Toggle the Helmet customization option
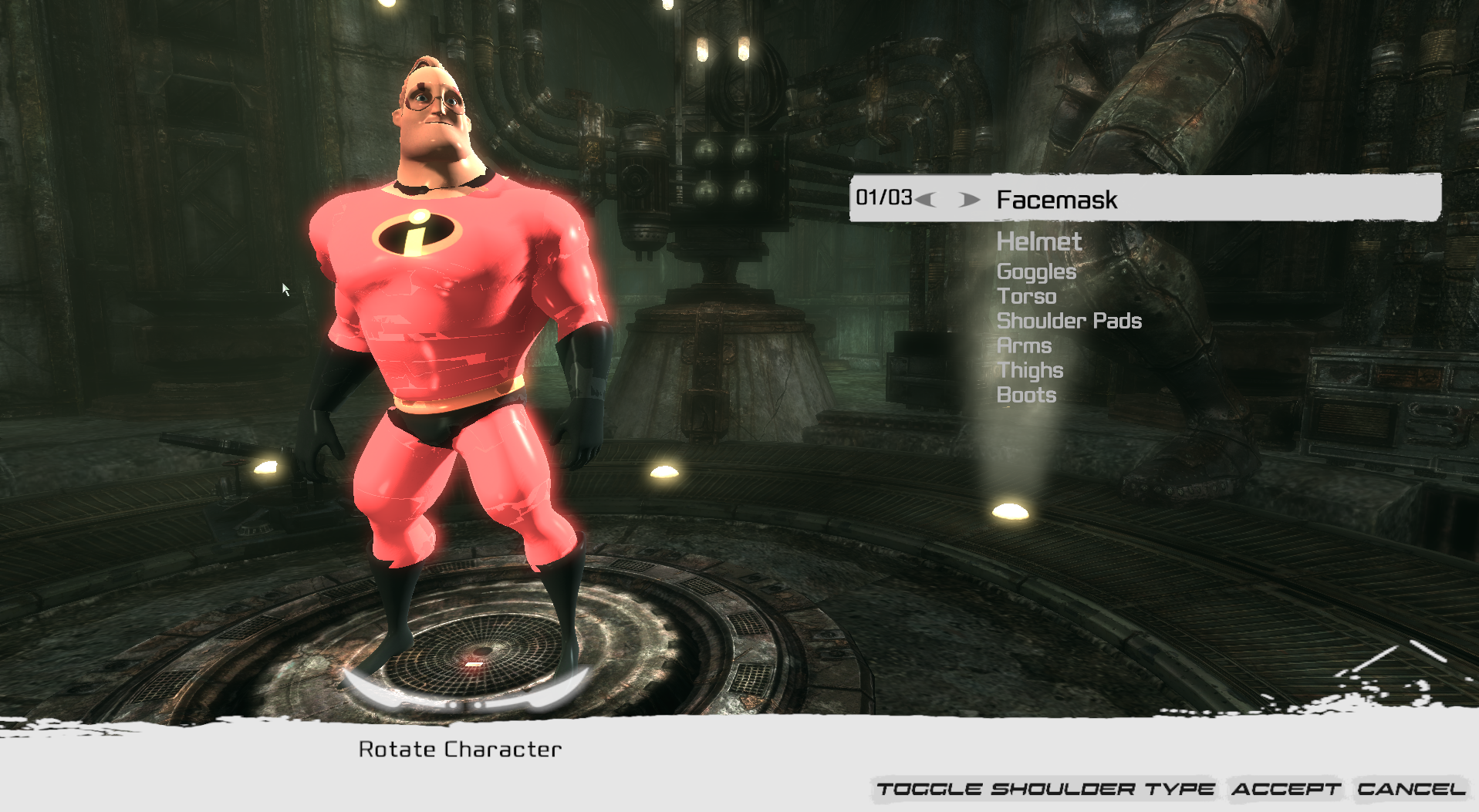This screenshot has height=812, width=1479. [x=1039, y=241]
